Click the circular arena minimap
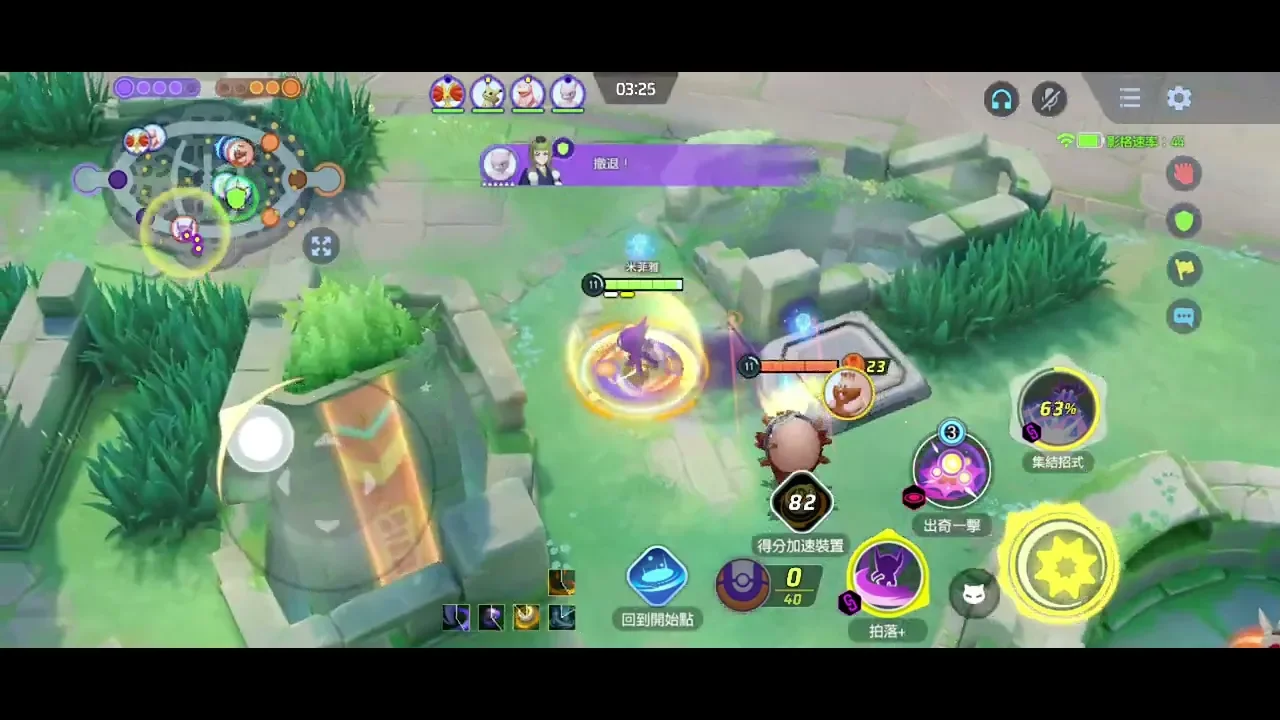The image size is (1280, 720). click(208, 180)
